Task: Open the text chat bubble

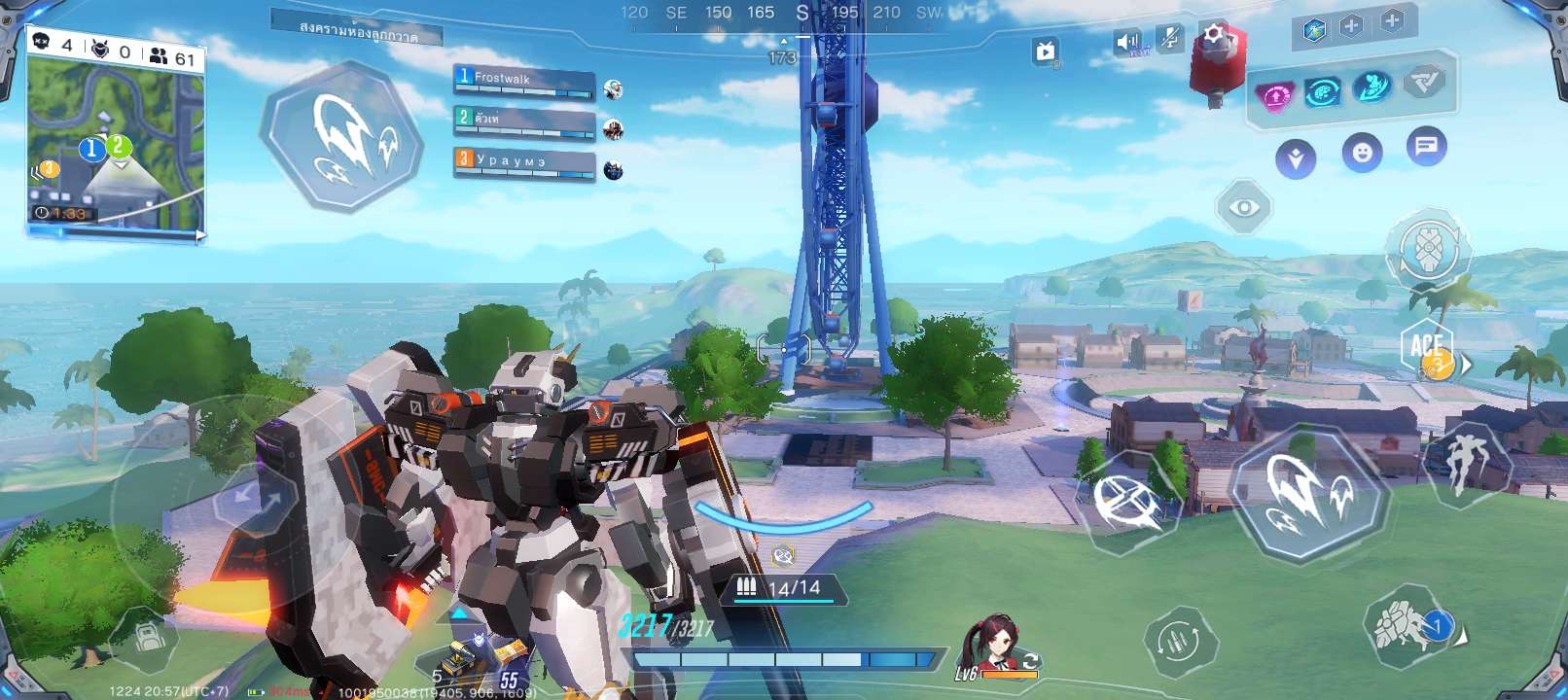Action: tap(1426, 147)
